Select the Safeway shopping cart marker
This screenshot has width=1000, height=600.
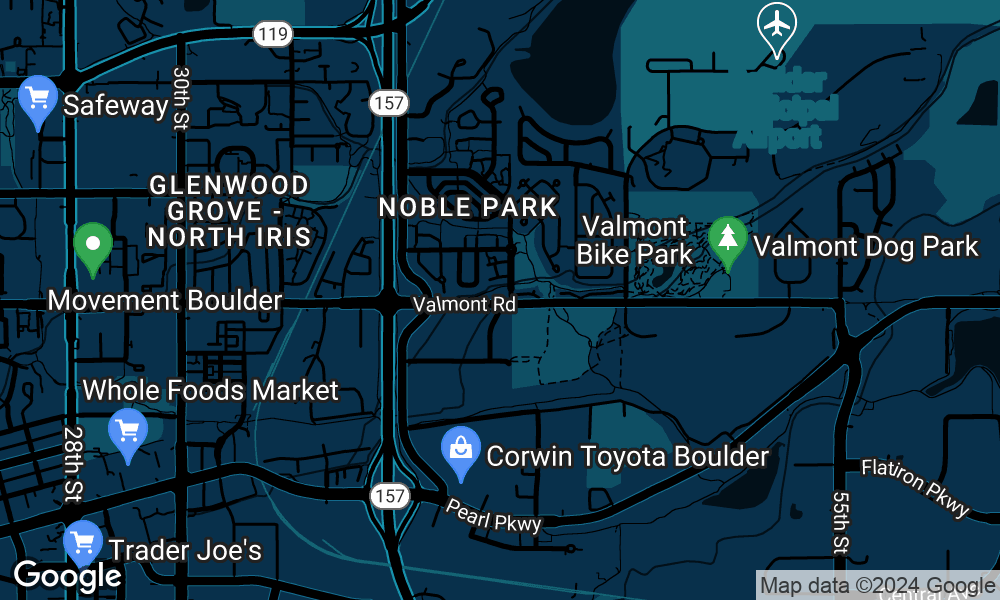[39, 101]
